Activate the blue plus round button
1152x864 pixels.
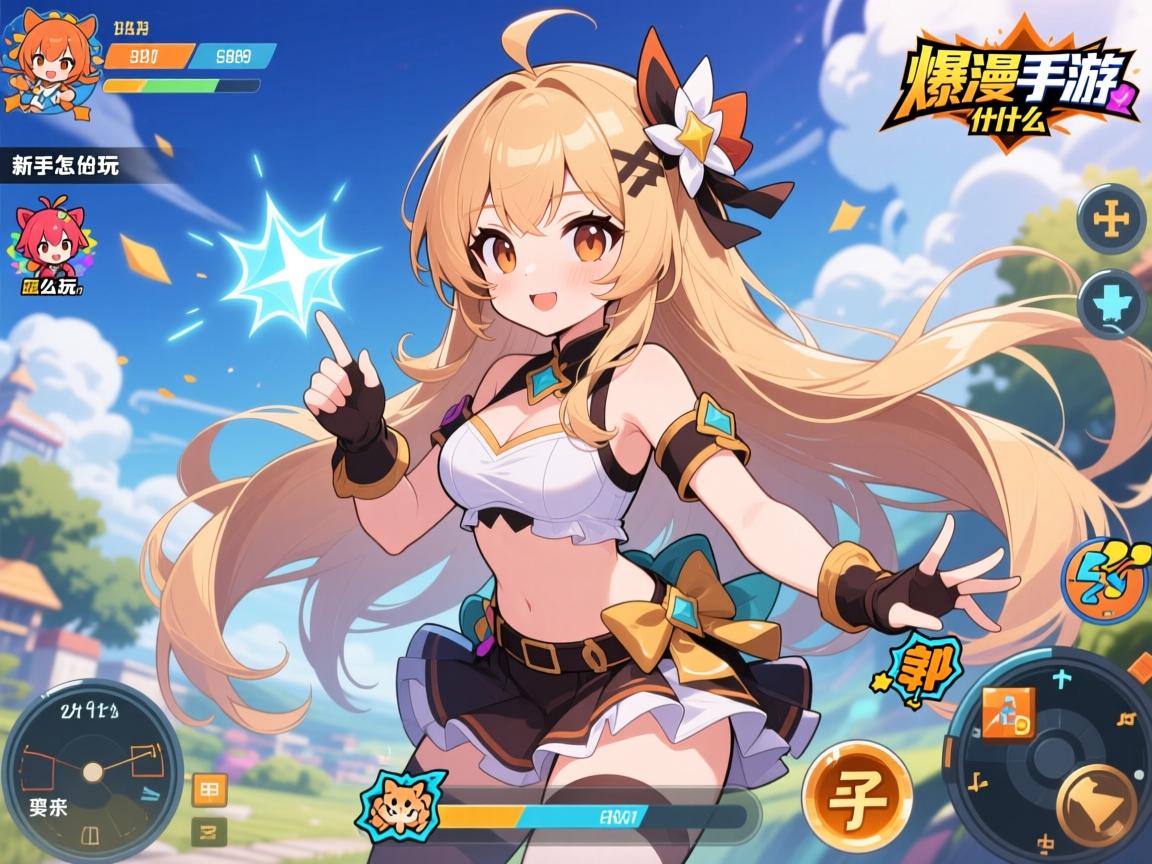pyautogui.click(x=1112, y=303)
